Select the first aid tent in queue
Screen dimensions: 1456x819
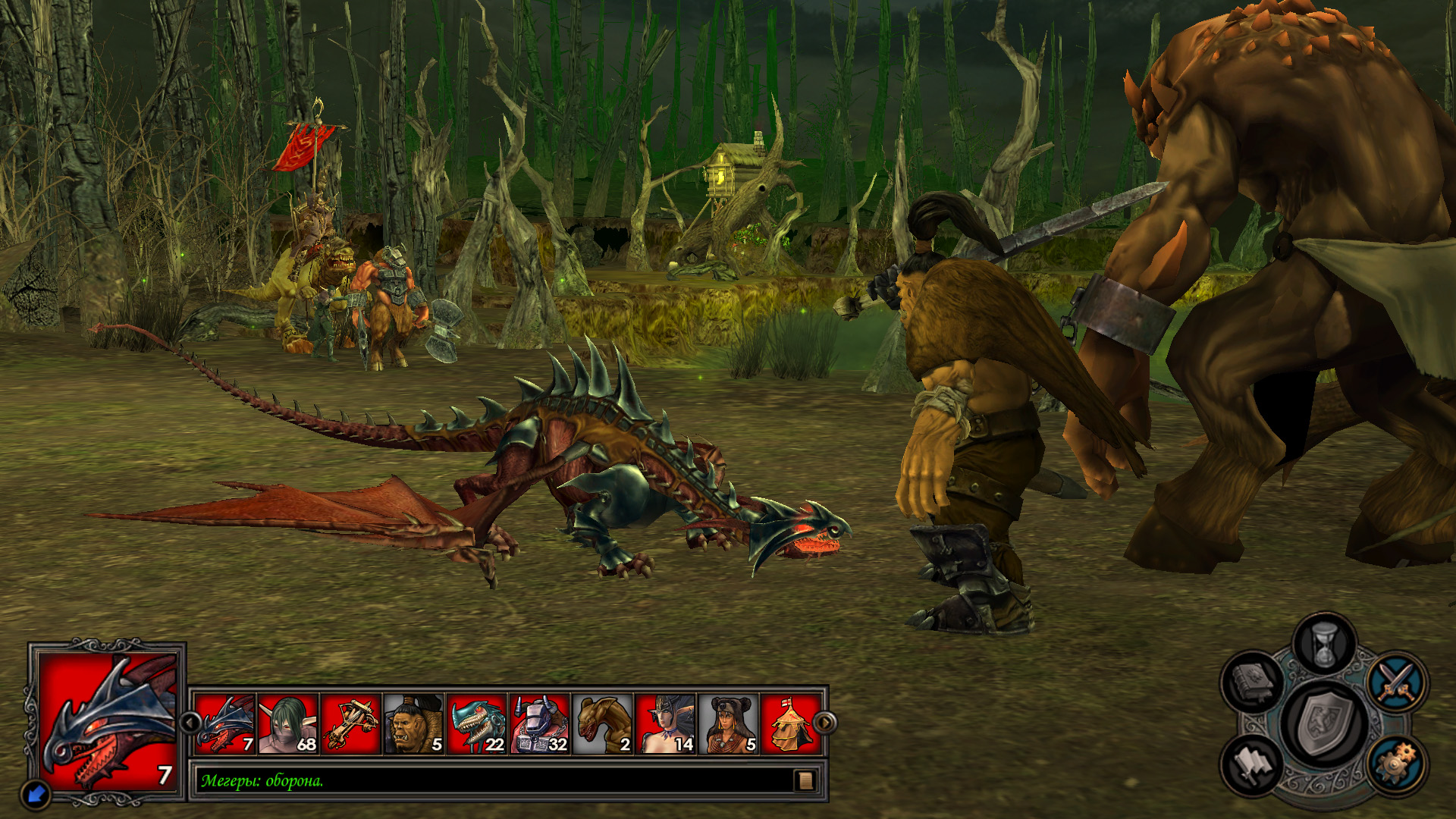790,724
